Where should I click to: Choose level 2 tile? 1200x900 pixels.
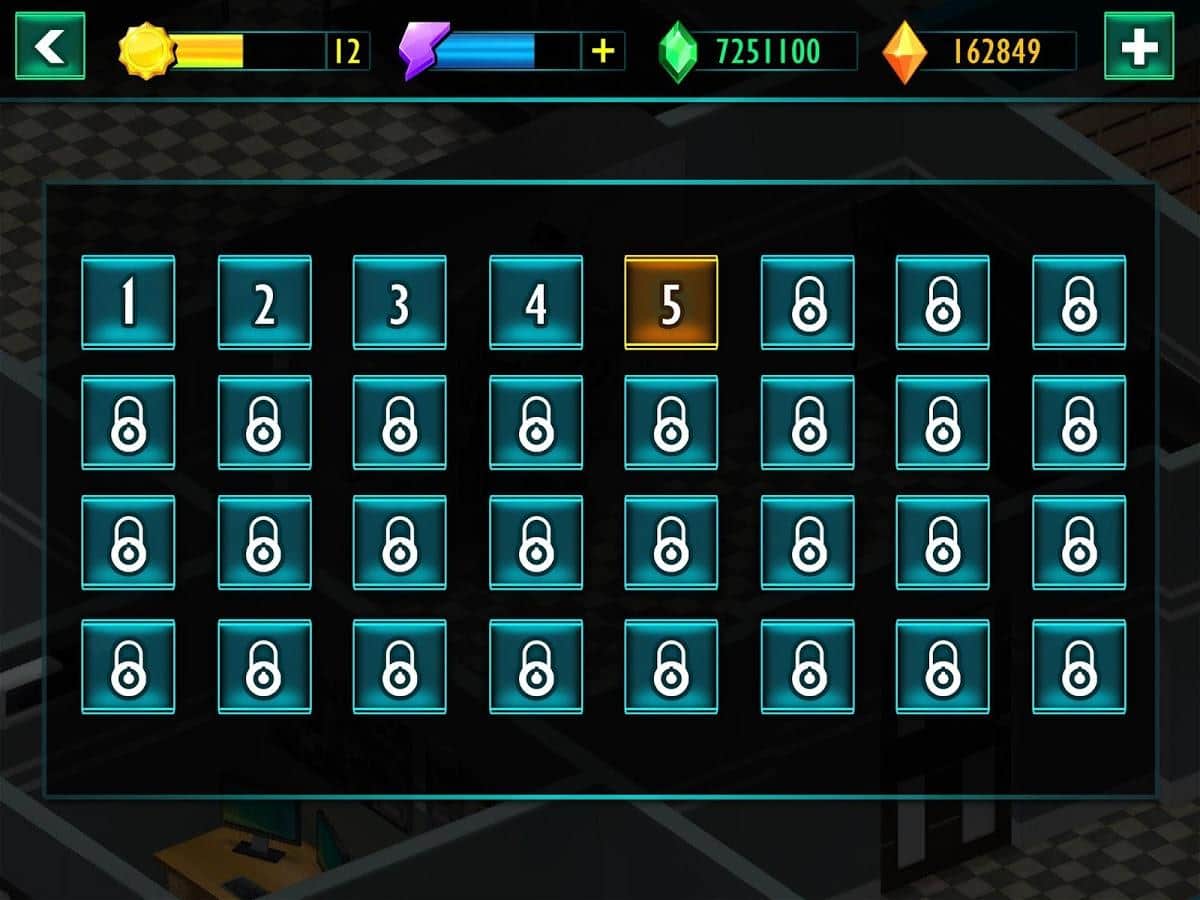click(x=264, y=302)
